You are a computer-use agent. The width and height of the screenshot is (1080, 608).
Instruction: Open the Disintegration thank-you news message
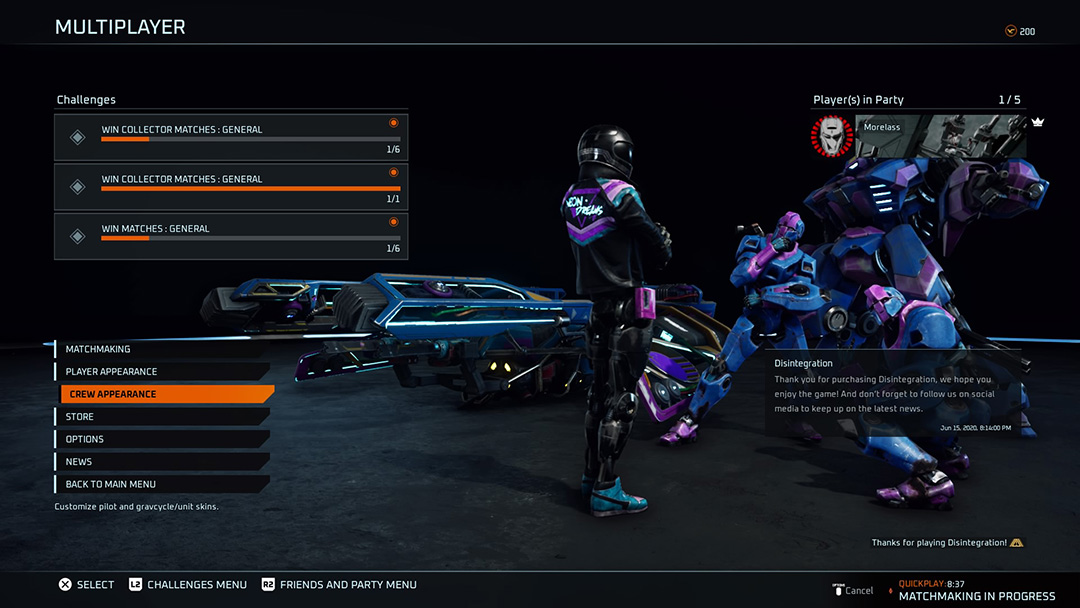(x=893, y=394)
